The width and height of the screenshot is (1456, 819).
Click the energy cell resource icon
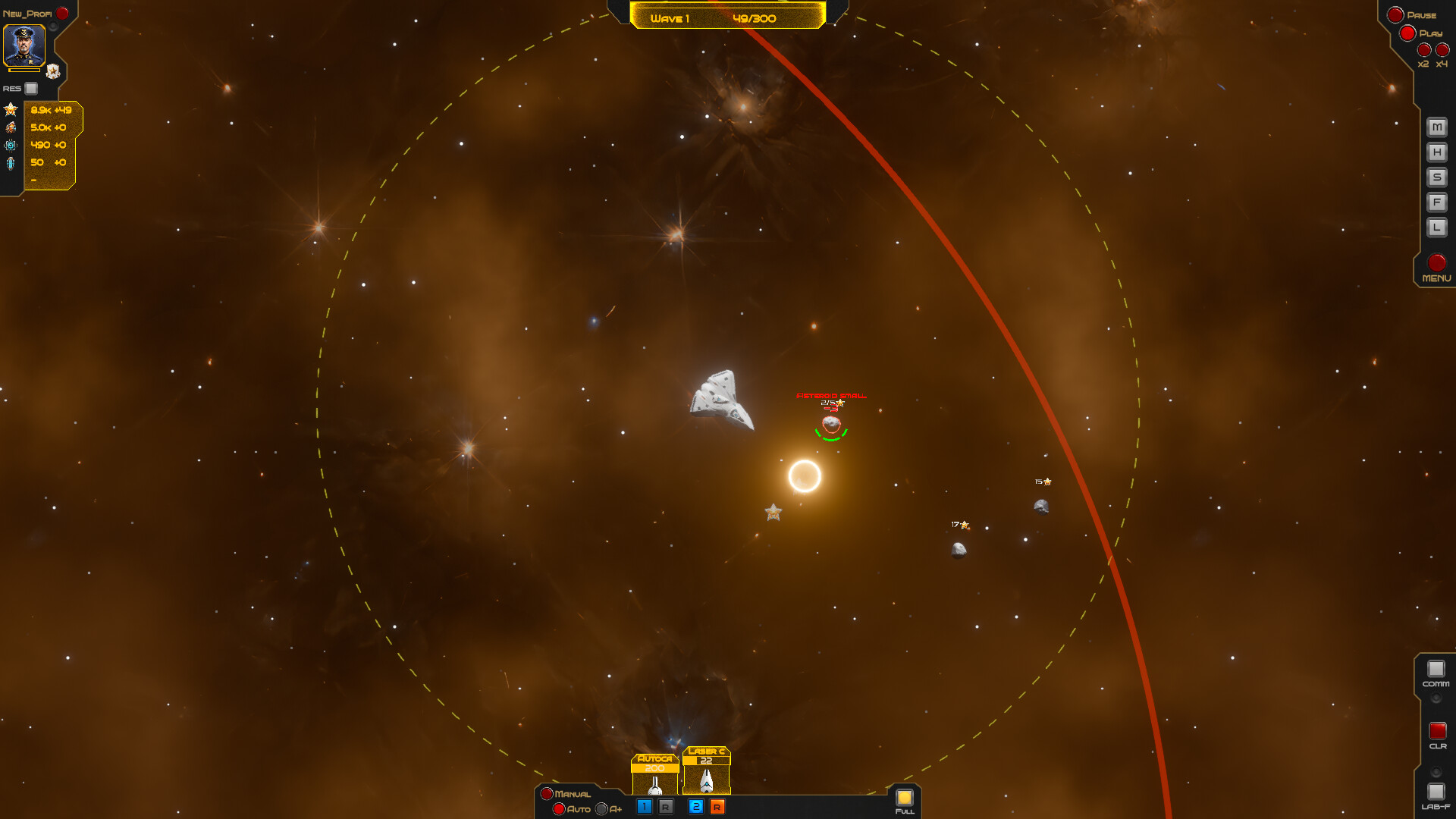pyautogui.click(x=11, y=162)
